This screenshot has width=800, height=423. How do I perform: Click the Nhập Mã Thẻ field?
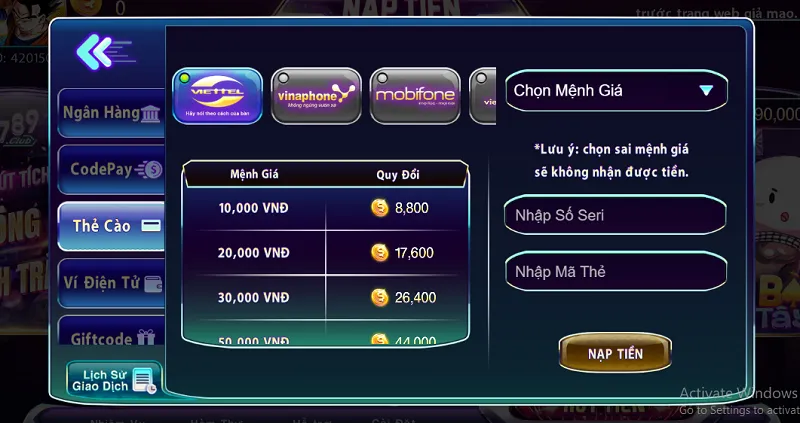click(615, 271)
